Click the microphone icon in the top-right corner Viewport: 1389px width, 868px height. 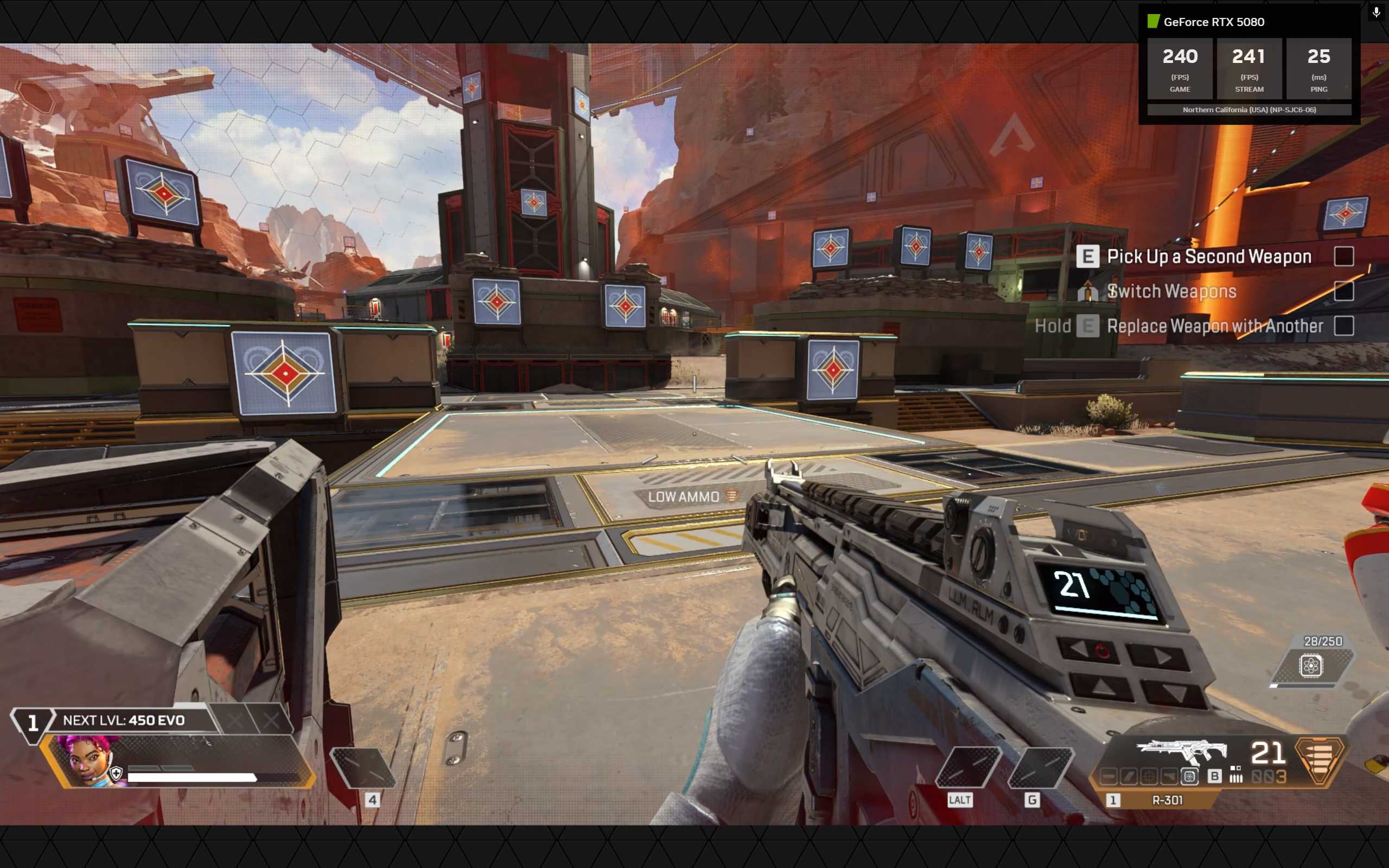(x=1375, y=11)
